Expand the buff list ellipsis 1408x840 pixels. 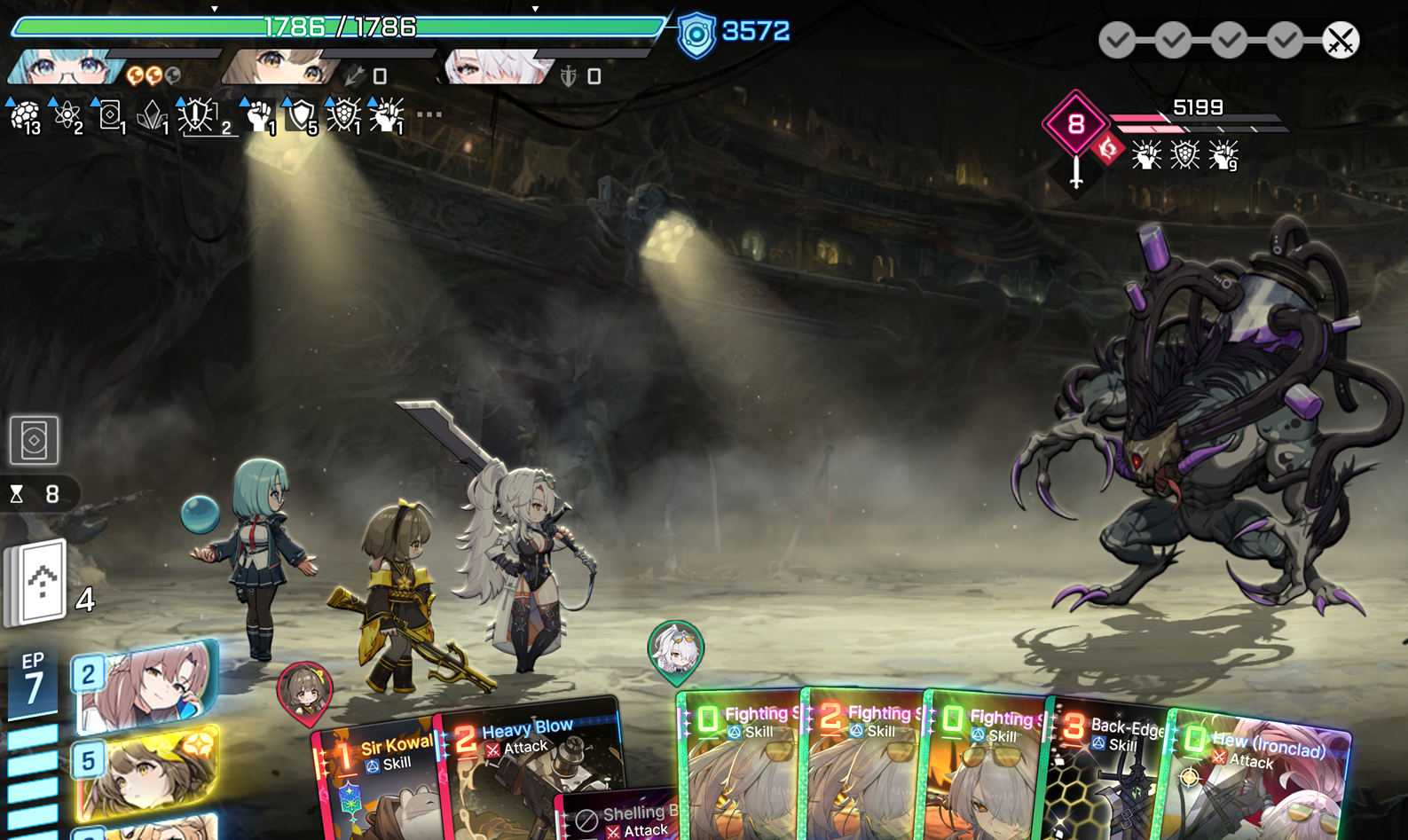429,114
